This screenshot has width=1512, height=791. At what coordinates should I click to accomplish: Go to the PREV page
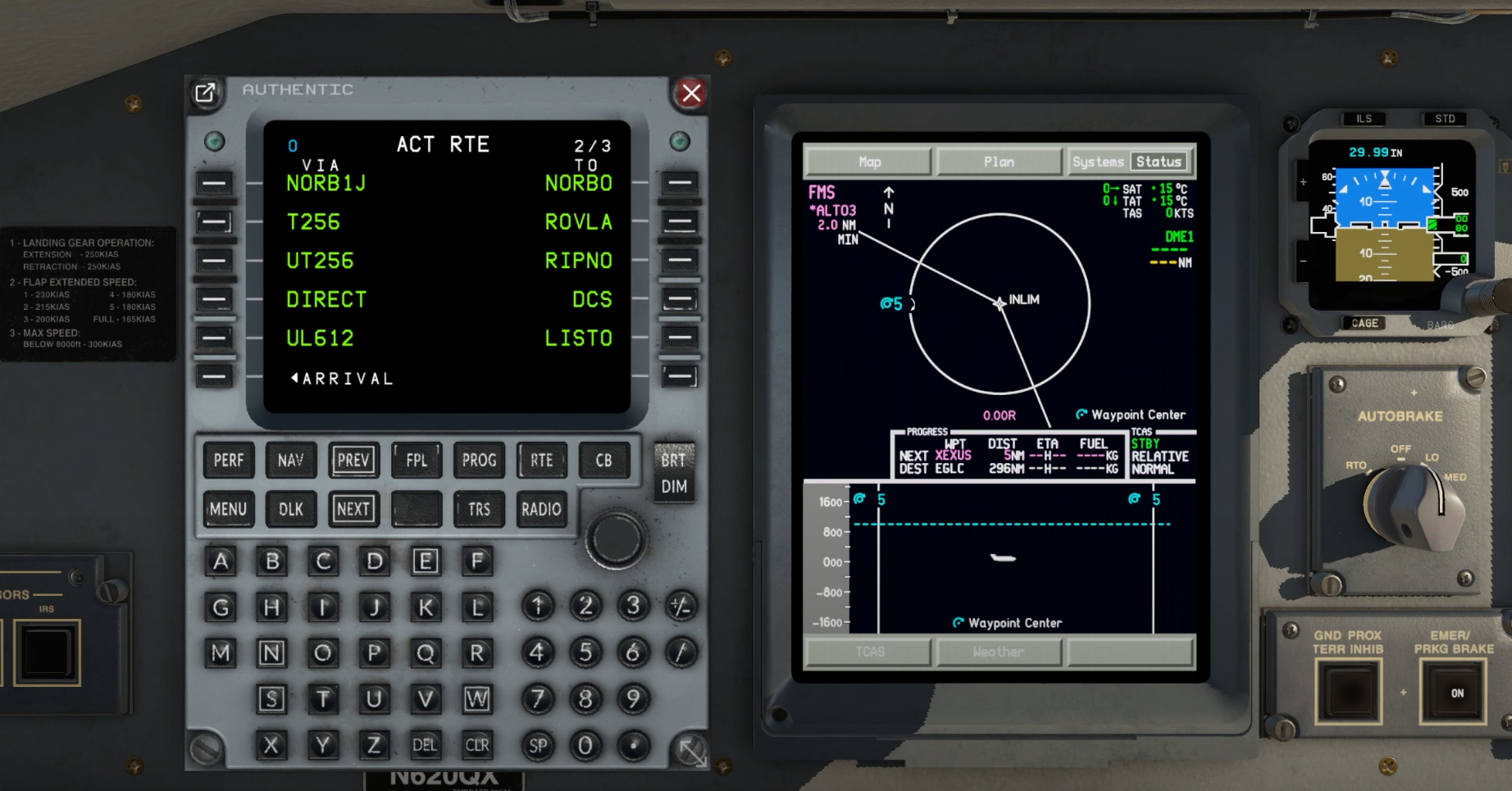353,461
